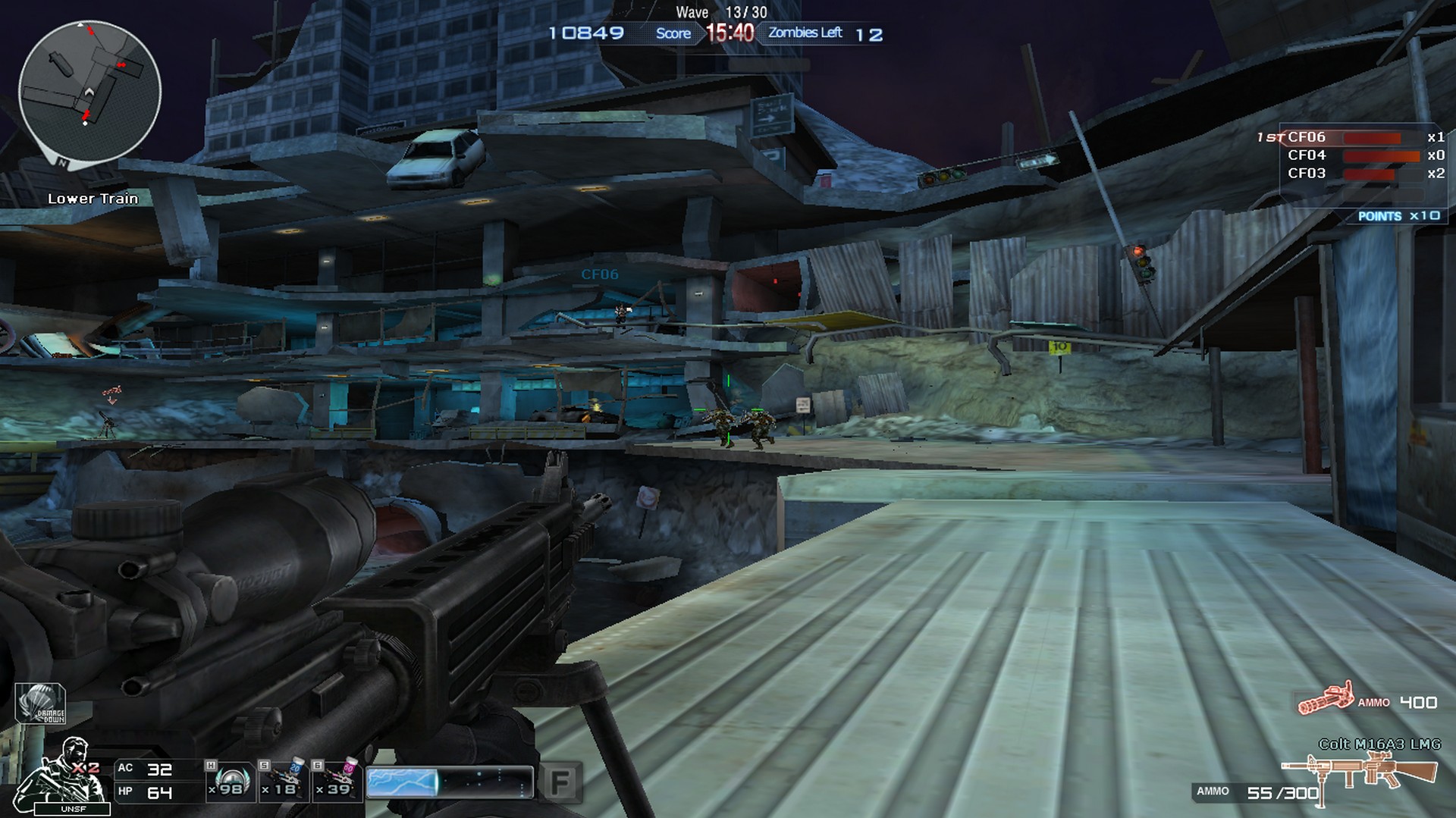Toggle the CF06 player health bar

[x=1372, y=137]
